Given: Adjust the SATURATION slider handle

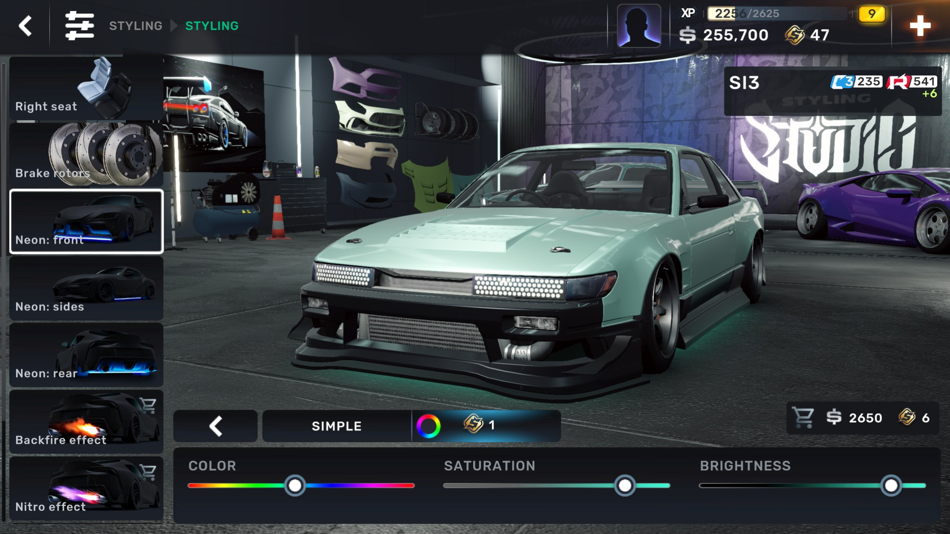Looking at the screenshot, I should pos(625,486).
